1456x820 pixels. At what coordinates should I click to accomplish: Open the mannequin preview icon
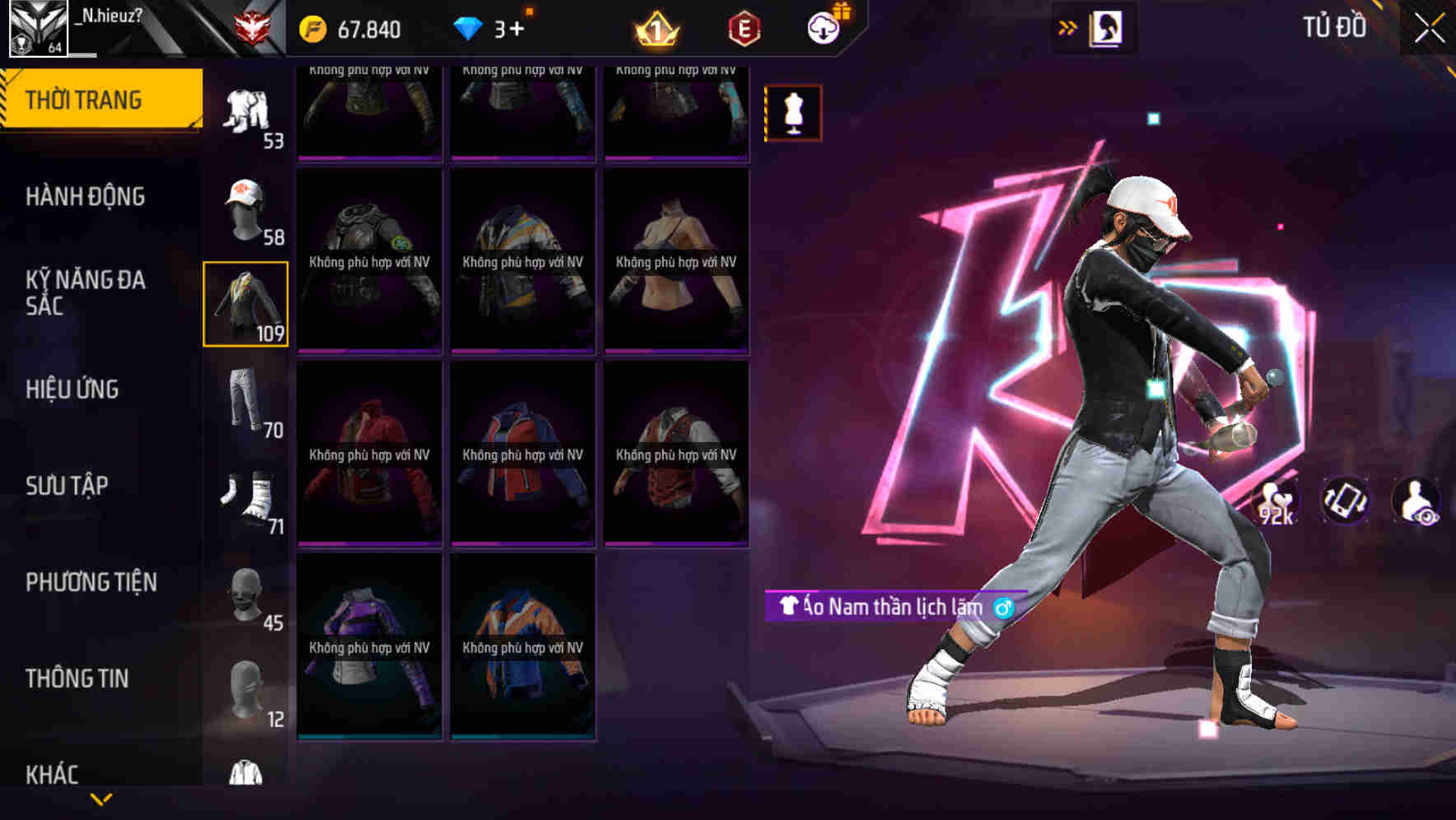click(792, 112)
